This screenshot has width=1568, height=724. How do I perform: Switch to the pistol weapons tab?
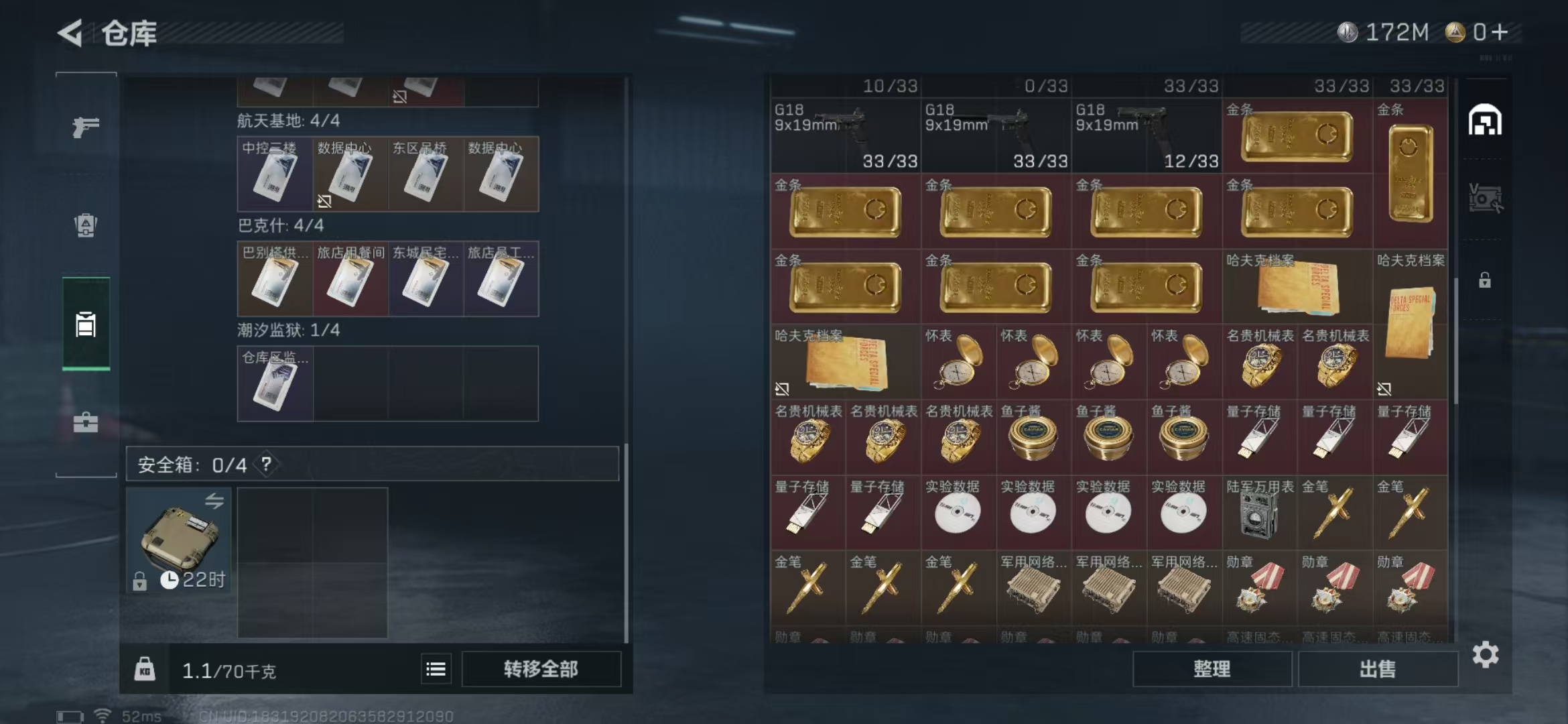[x=86, y=126]
